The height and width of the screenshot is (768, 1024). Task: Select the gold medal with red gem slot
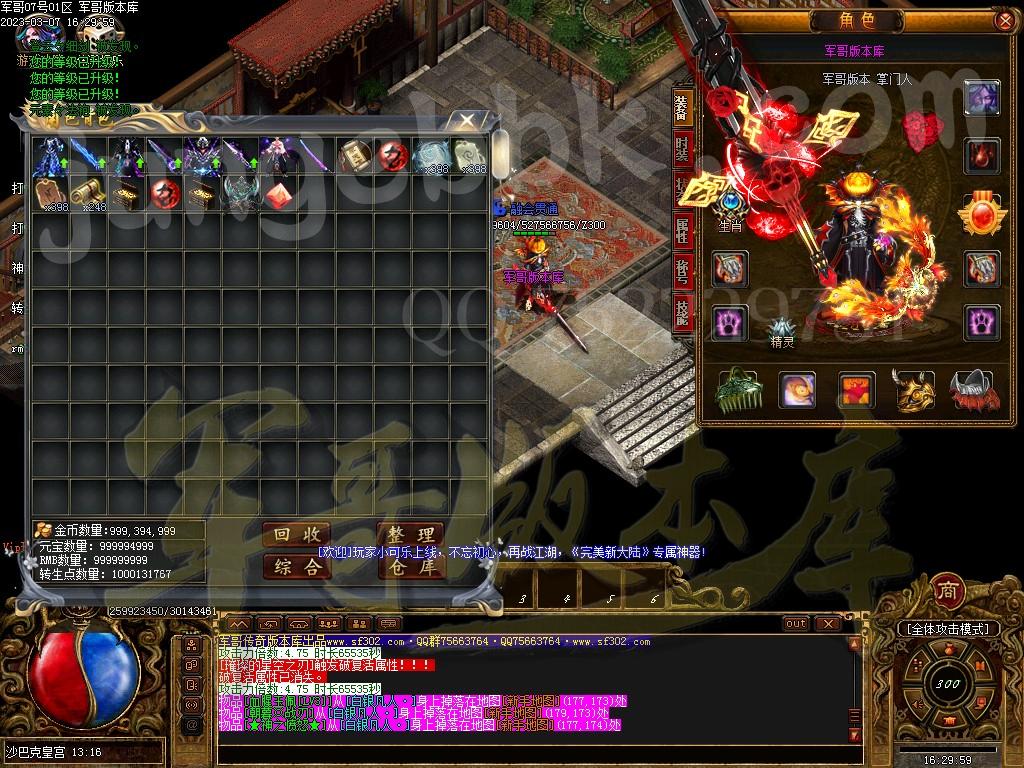(x=982, y=213)
